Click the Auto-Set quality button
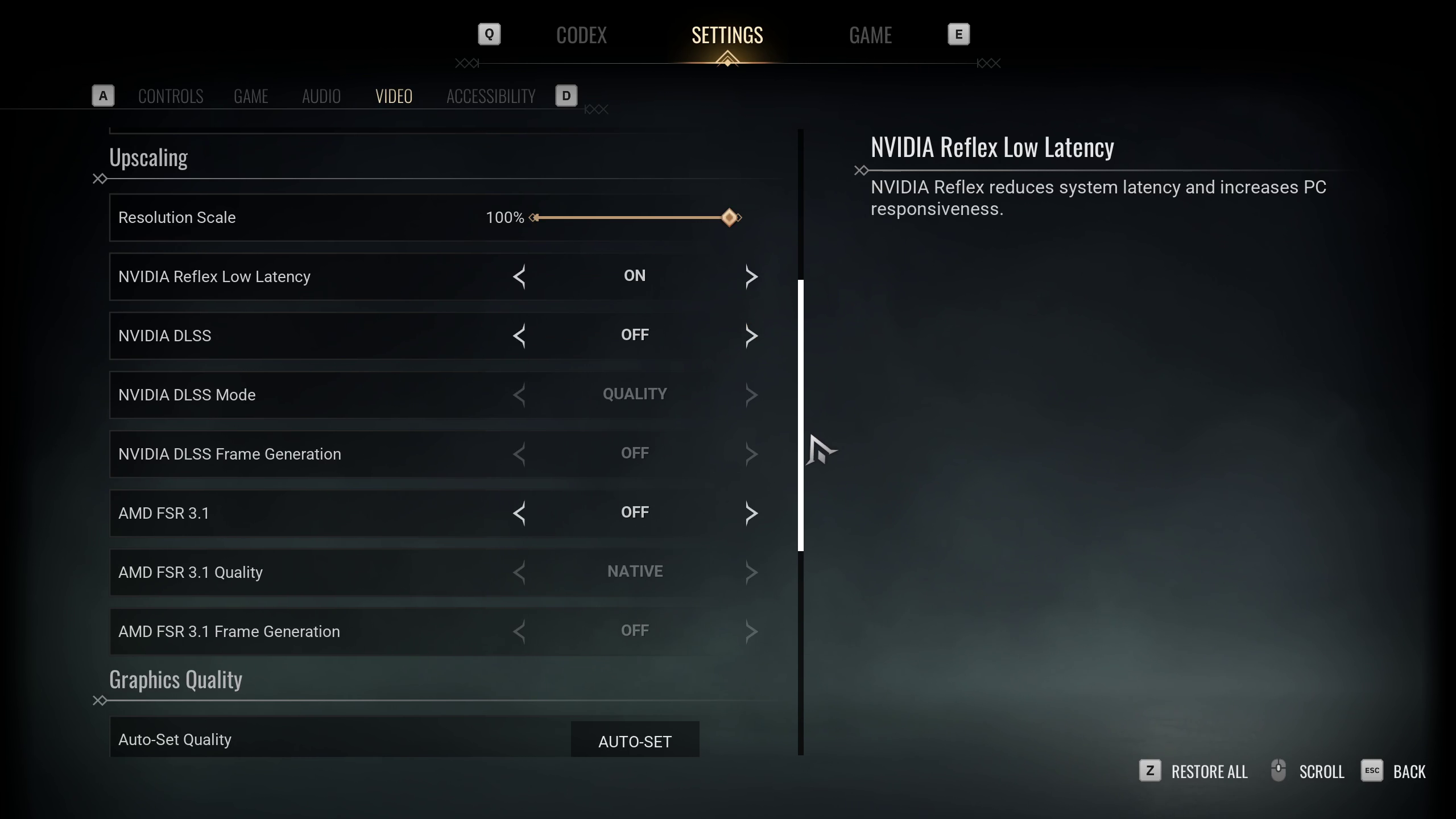This screenshot has height=819, width=1456. click(635, 740)
